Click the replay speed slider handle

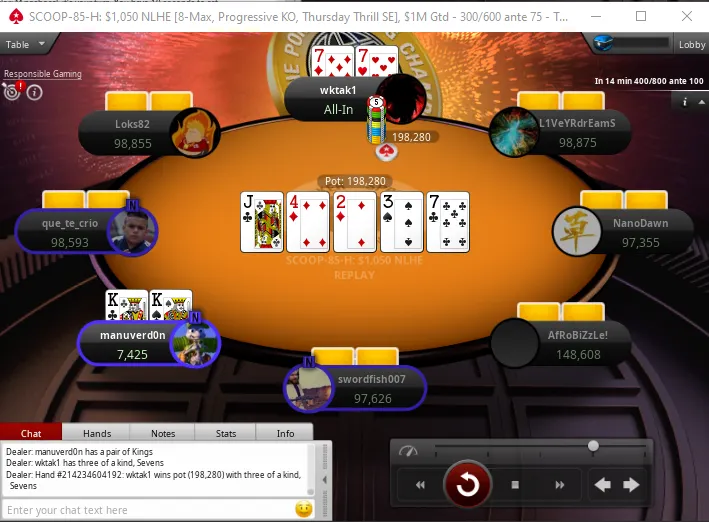click(593, 446)
